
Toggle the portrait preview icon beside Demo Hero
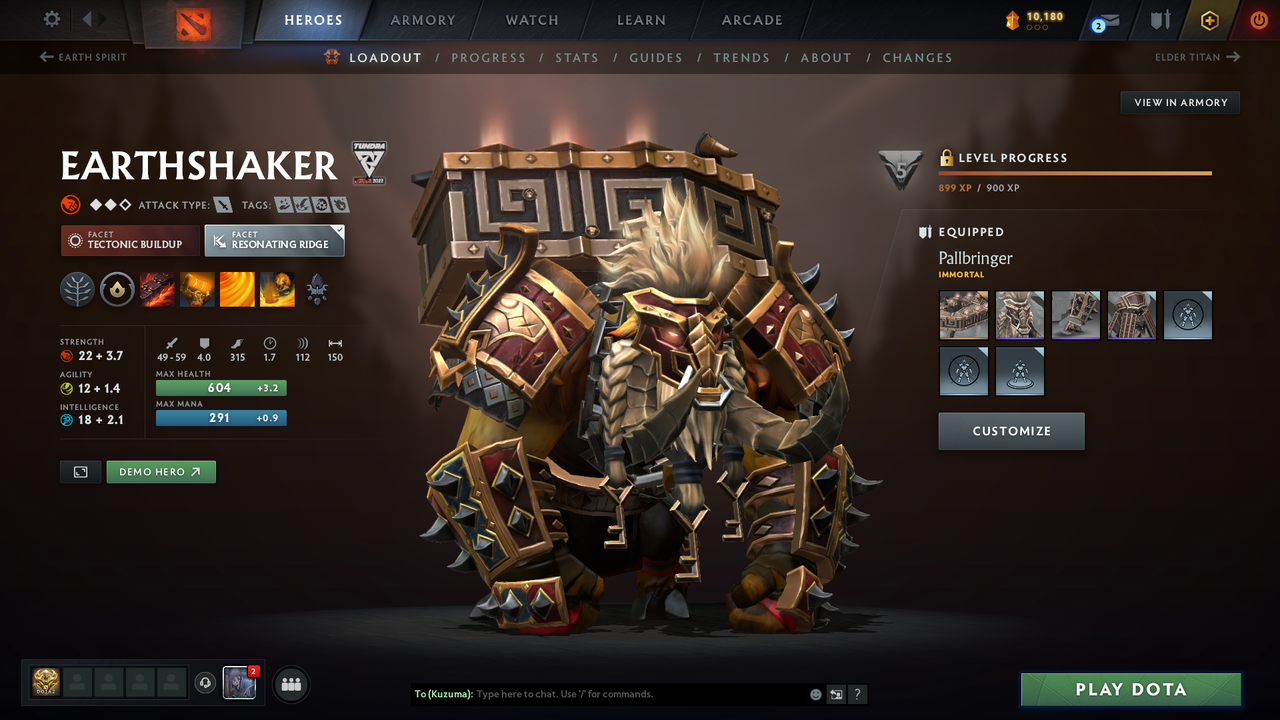click(x=80, y=471)
